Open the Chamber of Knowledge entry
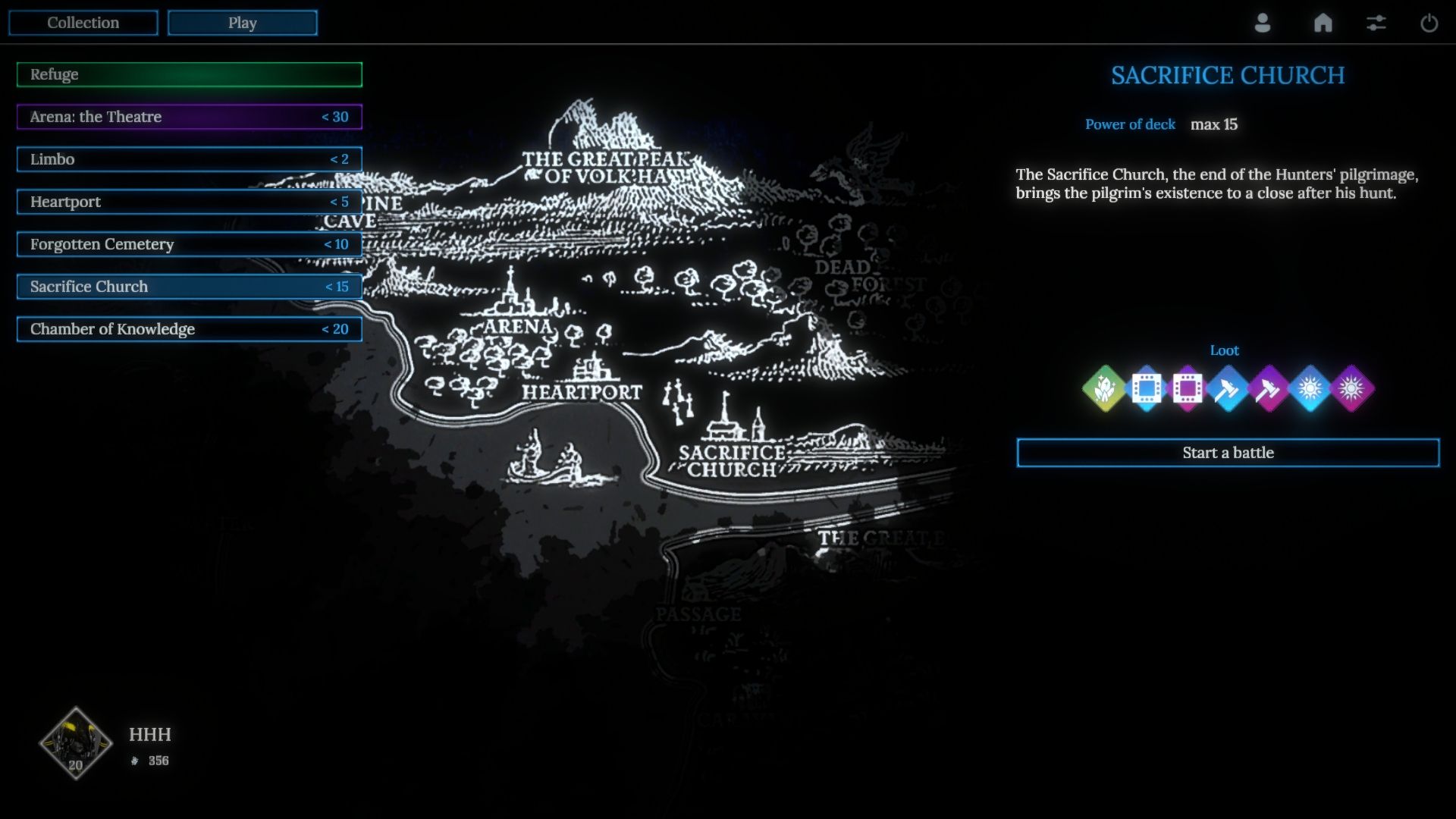 point(190,329)
